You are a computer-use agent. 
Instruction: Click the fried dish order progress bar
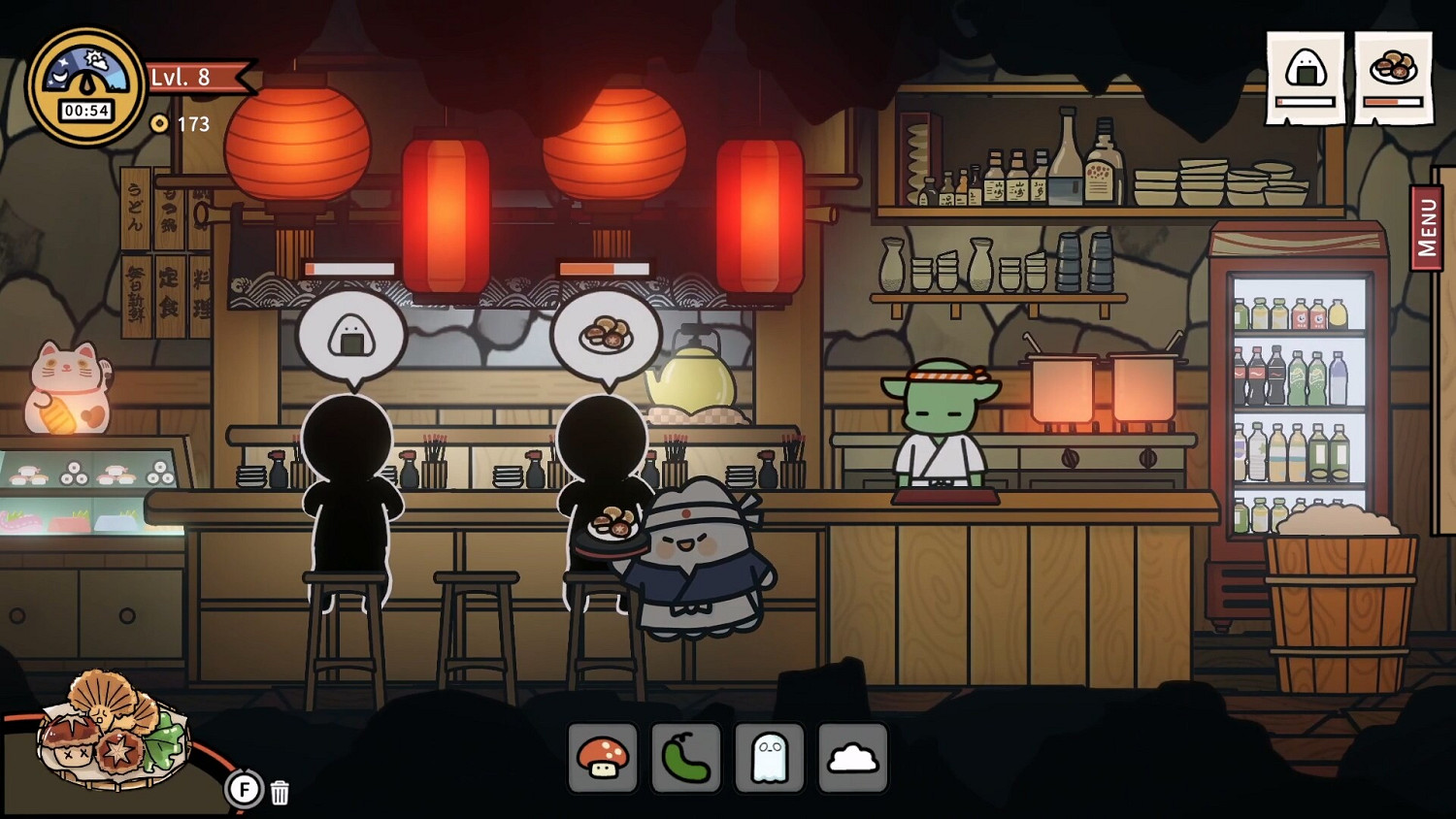pyautogui.click(x=1395, y=101)
